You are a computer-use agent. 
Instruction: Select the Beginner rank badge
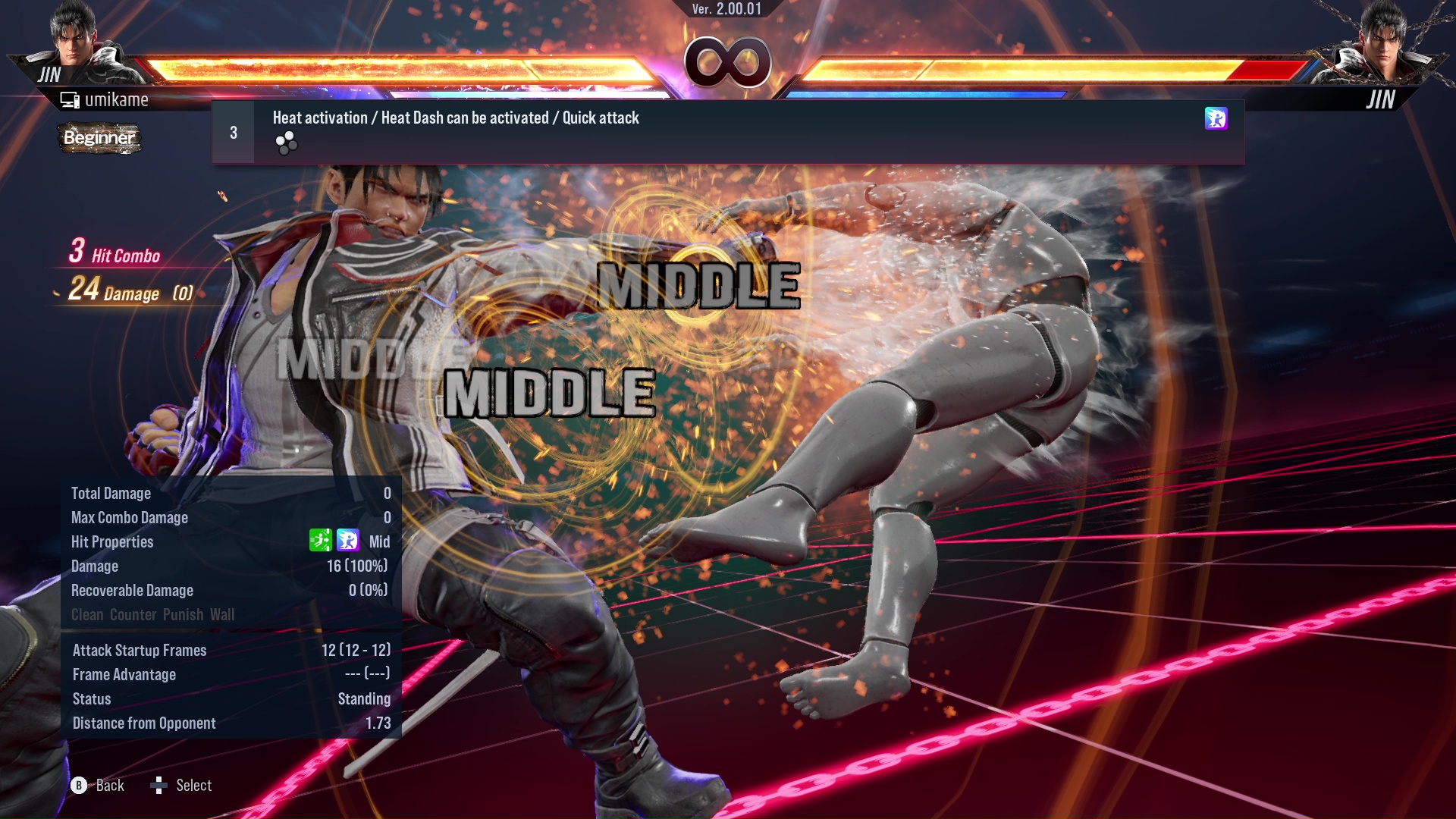[99, 139]
